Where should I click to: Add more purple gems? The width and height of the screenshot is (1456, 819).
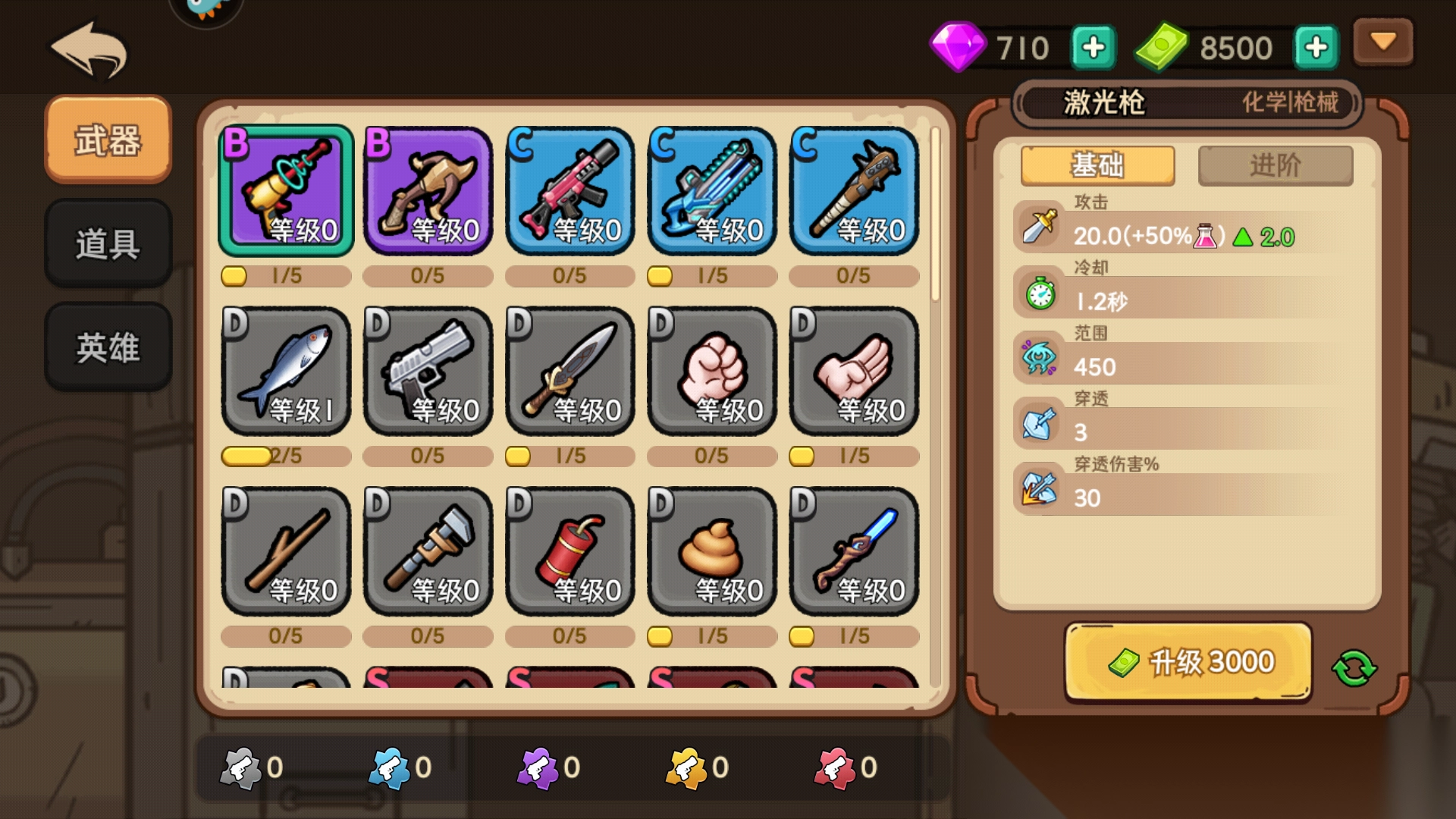(x=1093, y=48)
